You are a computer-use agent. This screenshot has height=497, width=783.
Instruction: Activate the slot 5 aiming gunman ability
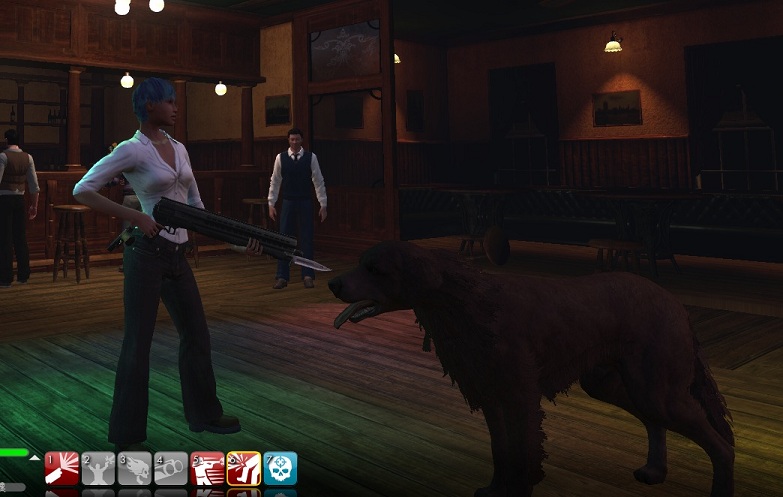click(x=207, y=469)
